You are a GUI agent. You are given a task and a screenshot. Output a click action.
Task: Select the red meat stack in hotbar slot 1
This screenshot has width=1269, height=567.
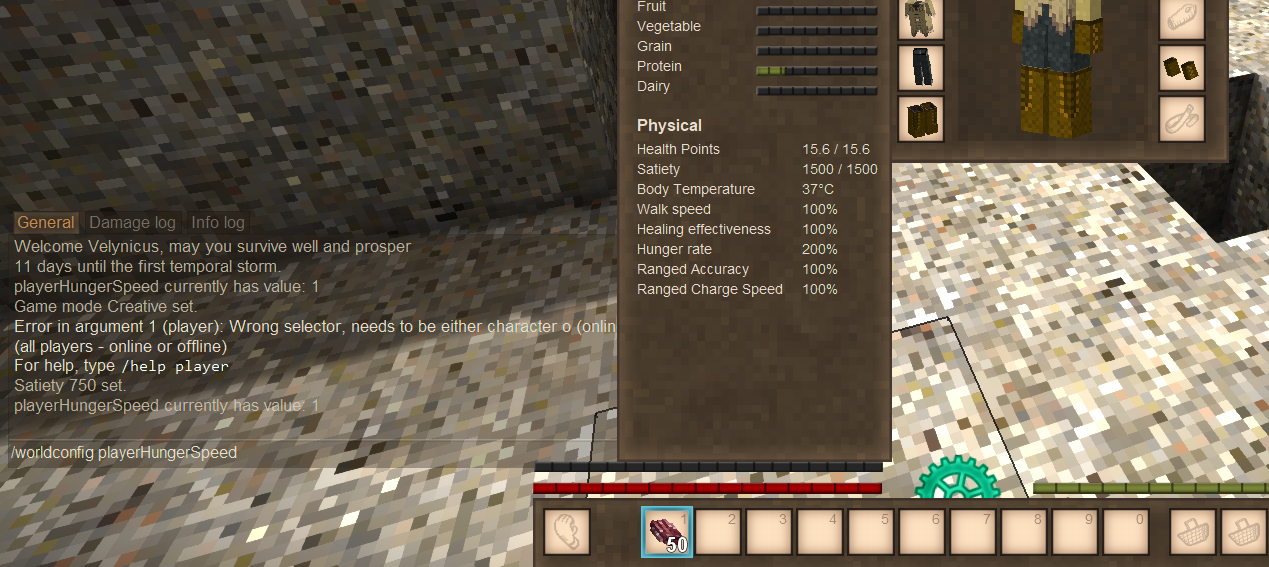click(667, 532)
